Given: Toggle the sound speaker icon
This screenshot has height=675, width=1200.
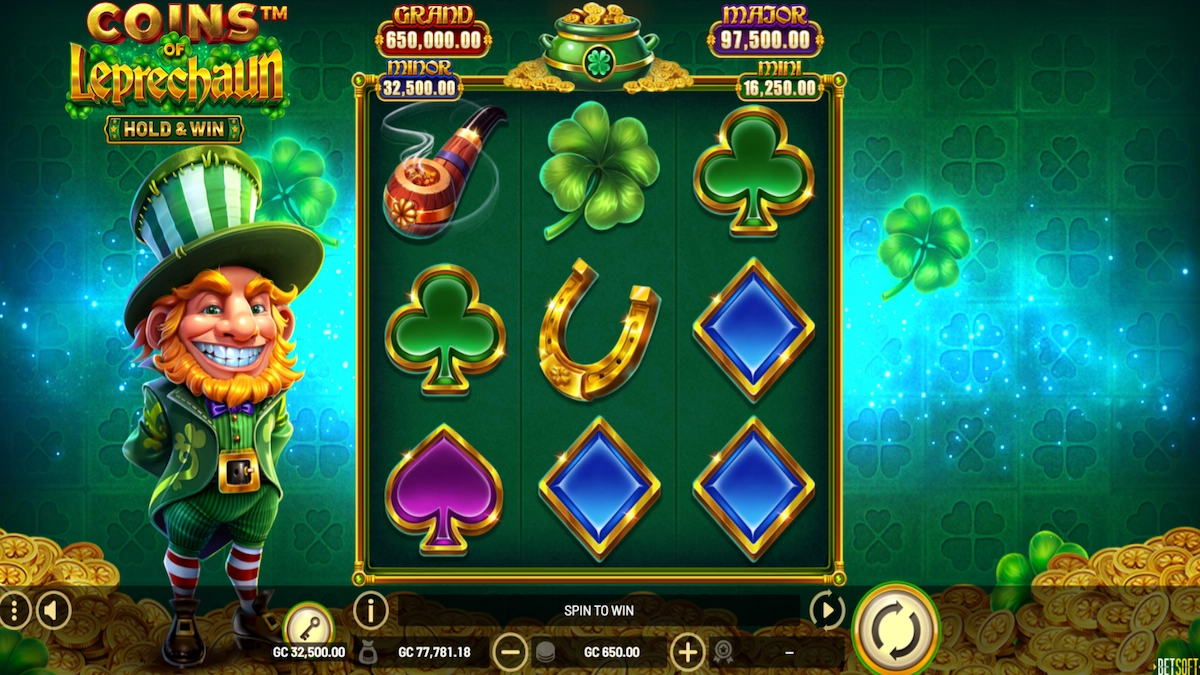Looking at the screenshot, I should point(53,609).
